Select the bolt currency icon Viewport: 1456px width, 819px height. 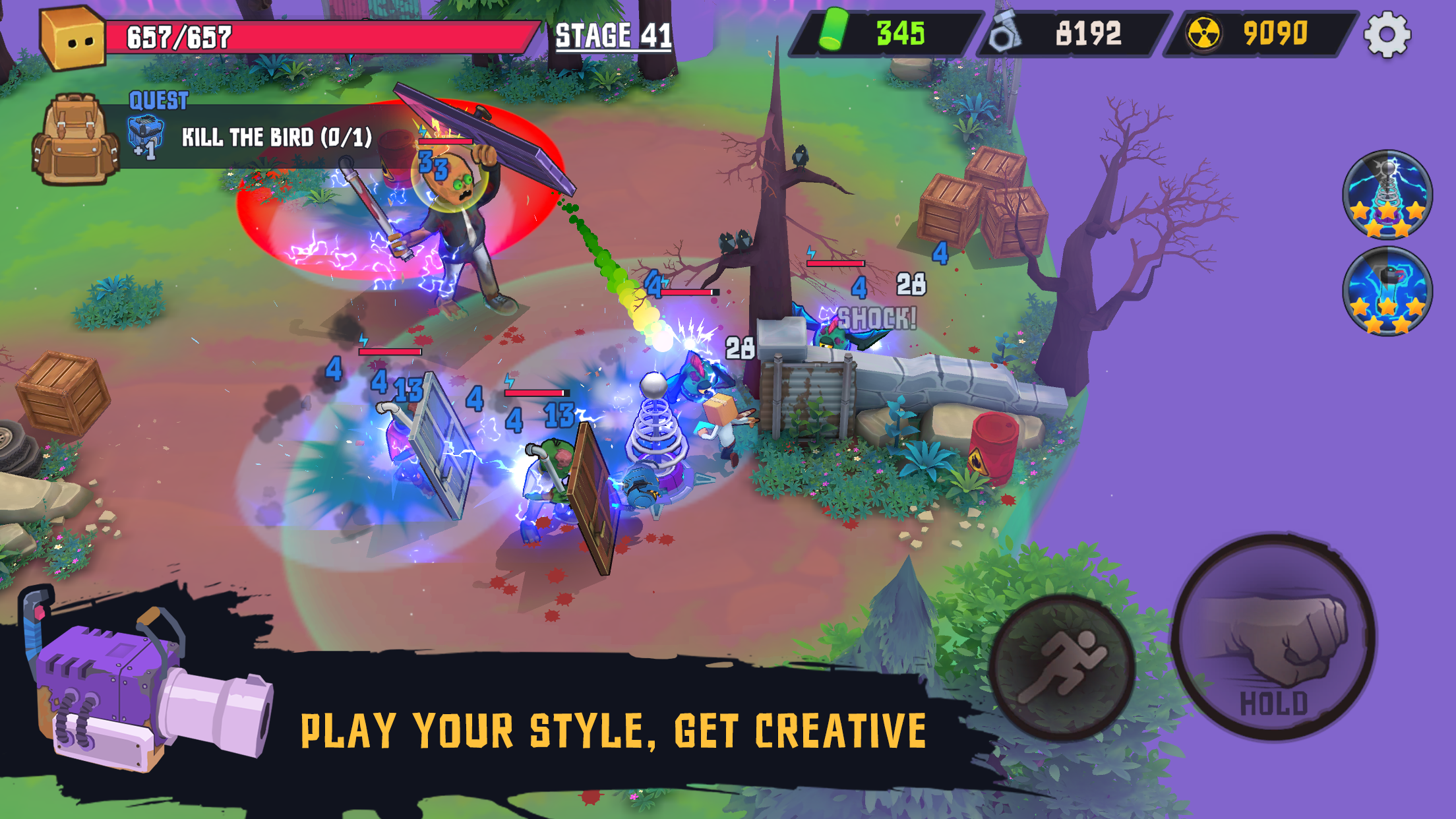point(1005,34)
